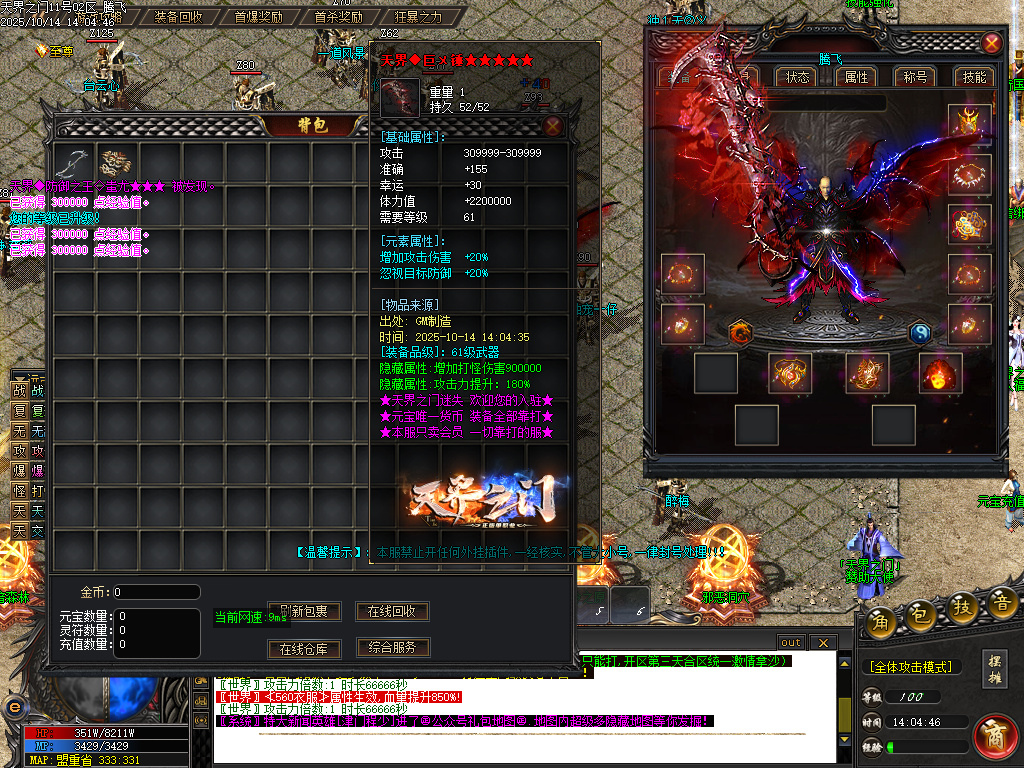Screen dimensions: 1024x768
Task: Open the 首爆奖励 first-drop reward menu
Action: (x=258, y=16)
